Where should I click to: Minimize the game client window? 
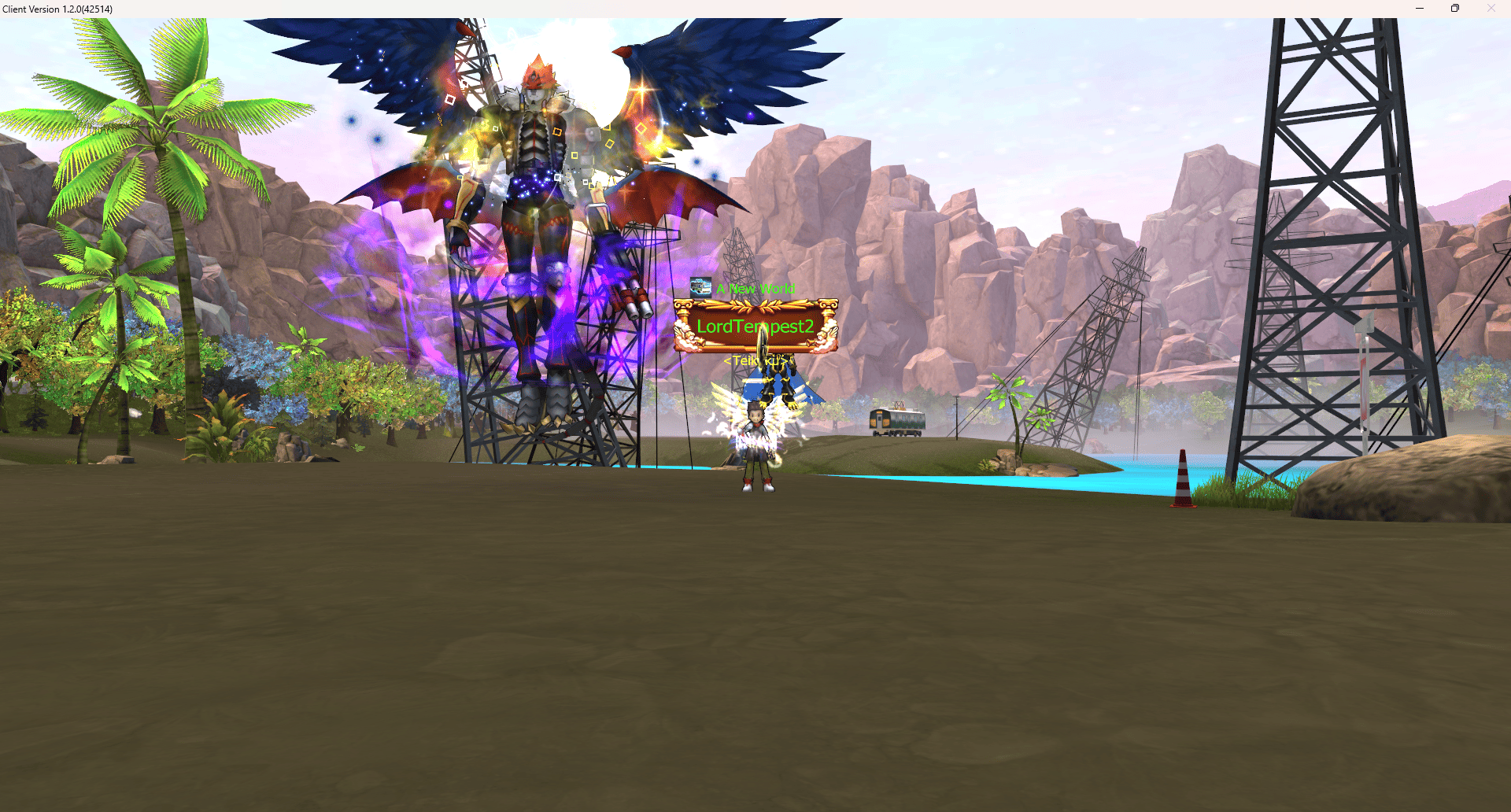[x=1420, y=9]
